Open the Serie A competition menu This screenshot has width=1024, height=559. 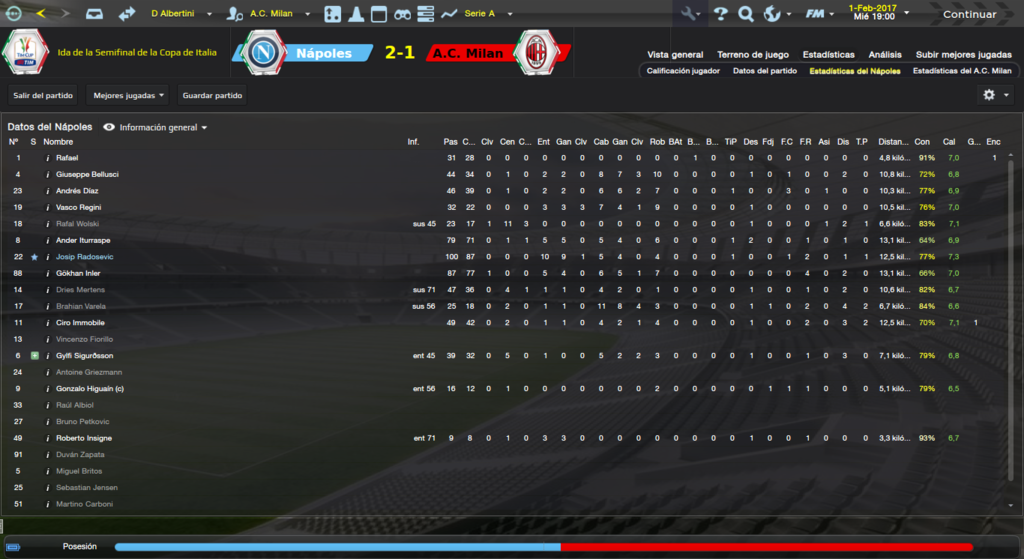pyautogui.click(x=485, y=14)
